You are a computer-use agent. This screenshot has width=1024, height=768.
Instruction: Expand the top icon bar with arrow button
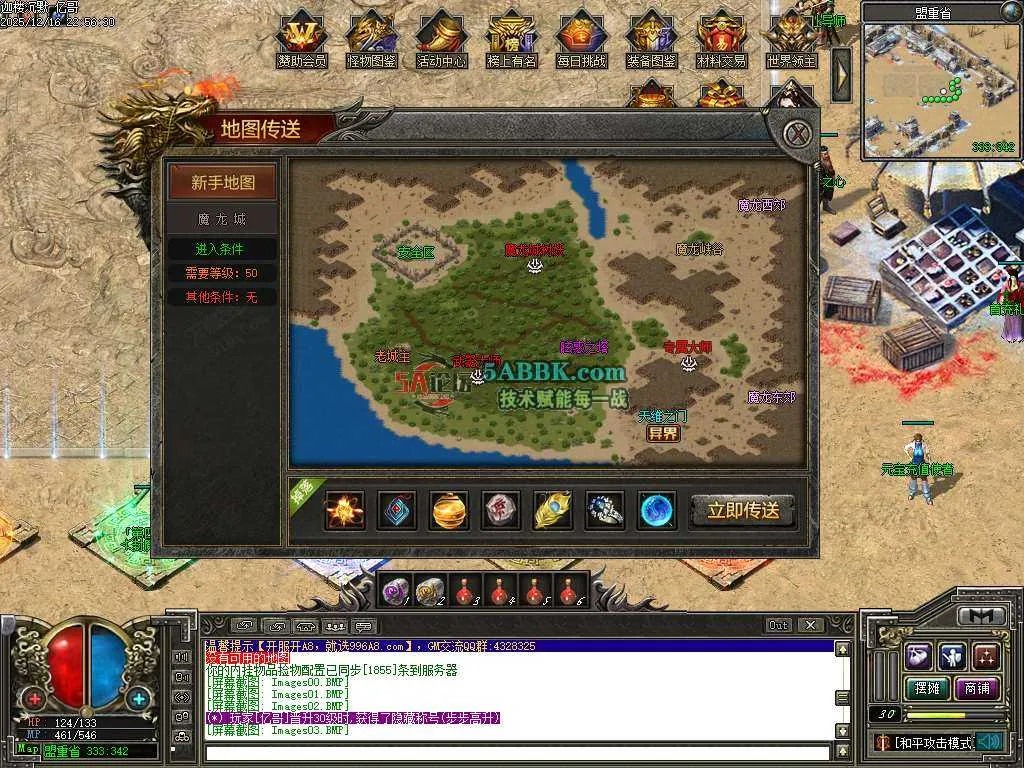point(842,73)
